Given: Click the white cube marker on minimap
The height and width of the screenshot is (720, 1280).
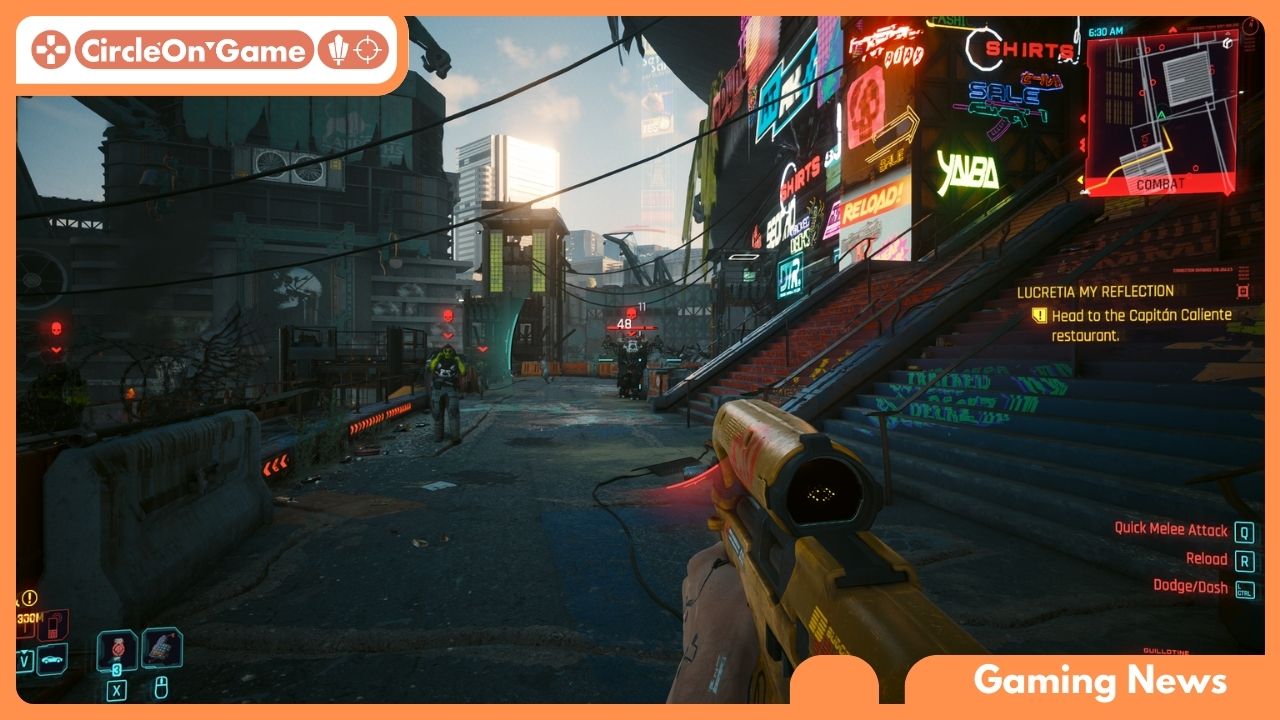Looking at the screenshot, I should (1226, 42).
